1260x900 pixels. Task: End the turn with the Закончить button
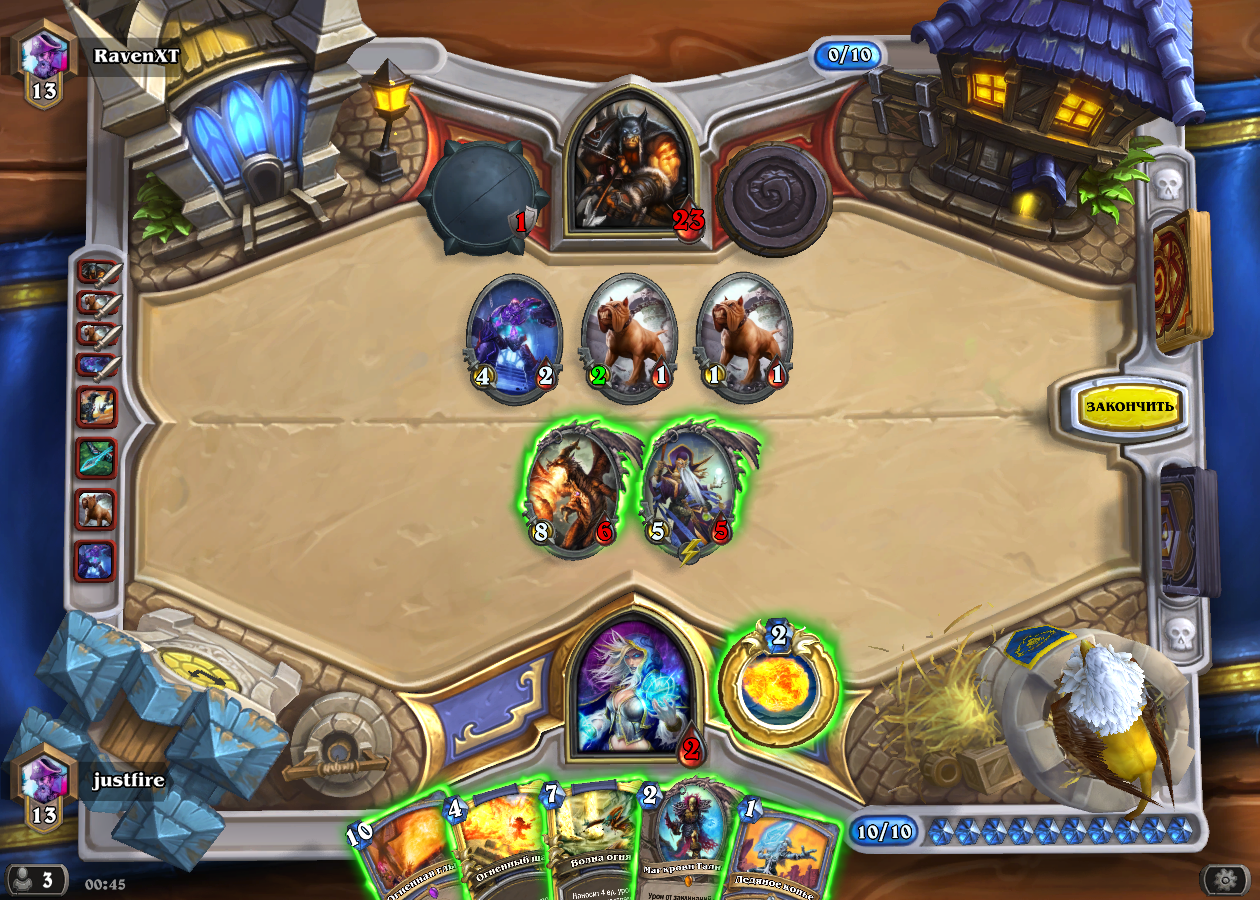[1131, 407]
